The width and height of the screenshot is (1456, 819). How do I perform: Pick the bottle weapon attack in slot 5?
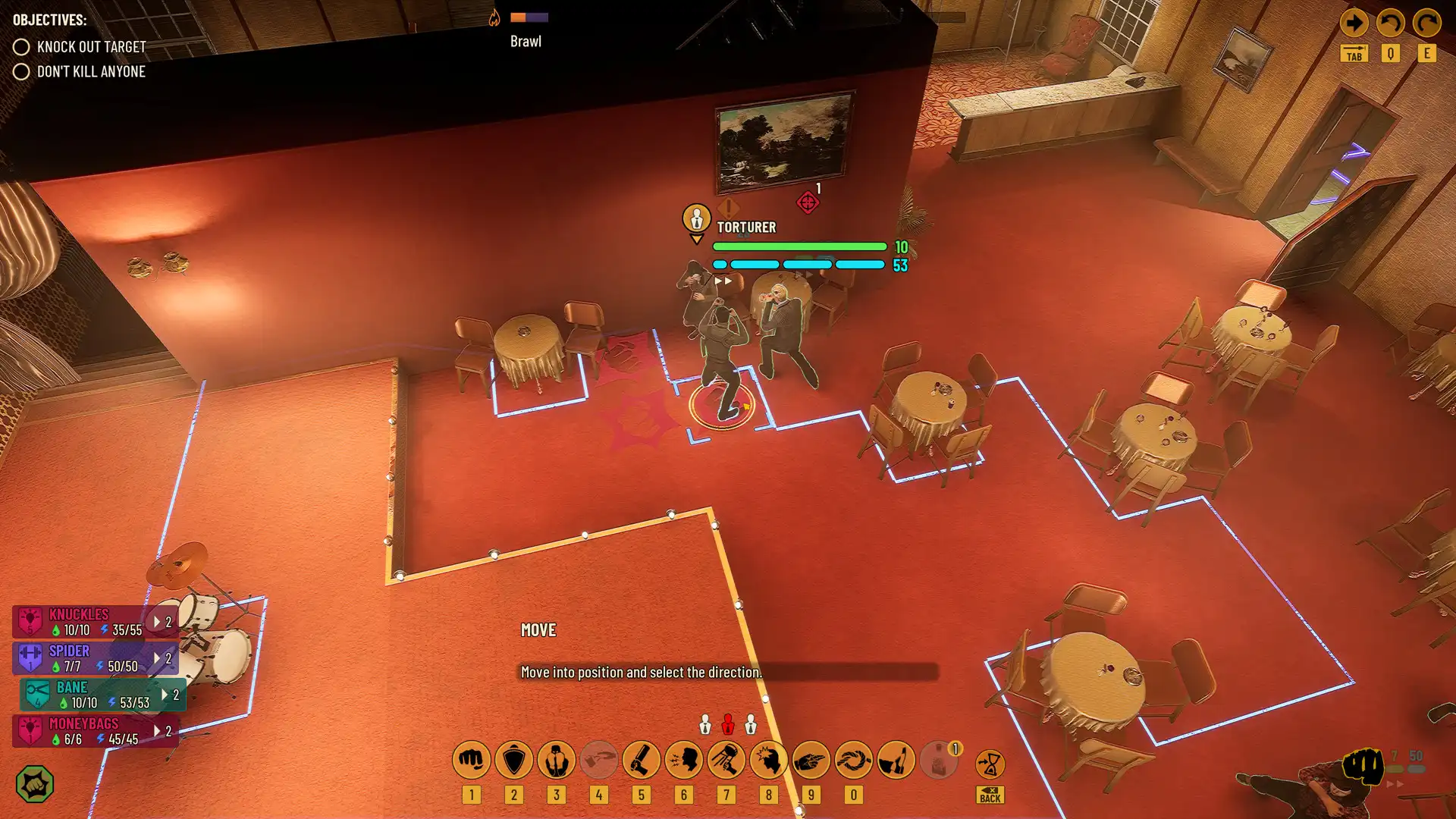click(x=642, y=759)
